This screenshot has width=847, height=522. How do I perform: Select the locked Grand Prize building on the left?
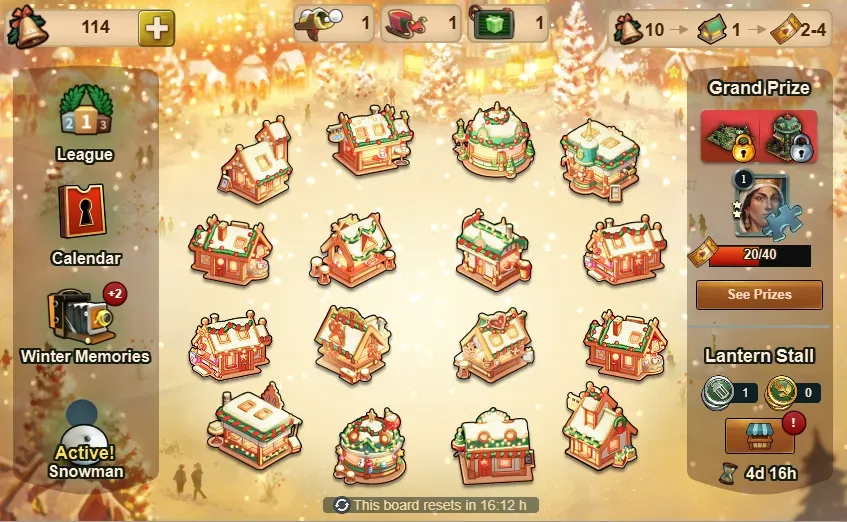tap(729, 136)
